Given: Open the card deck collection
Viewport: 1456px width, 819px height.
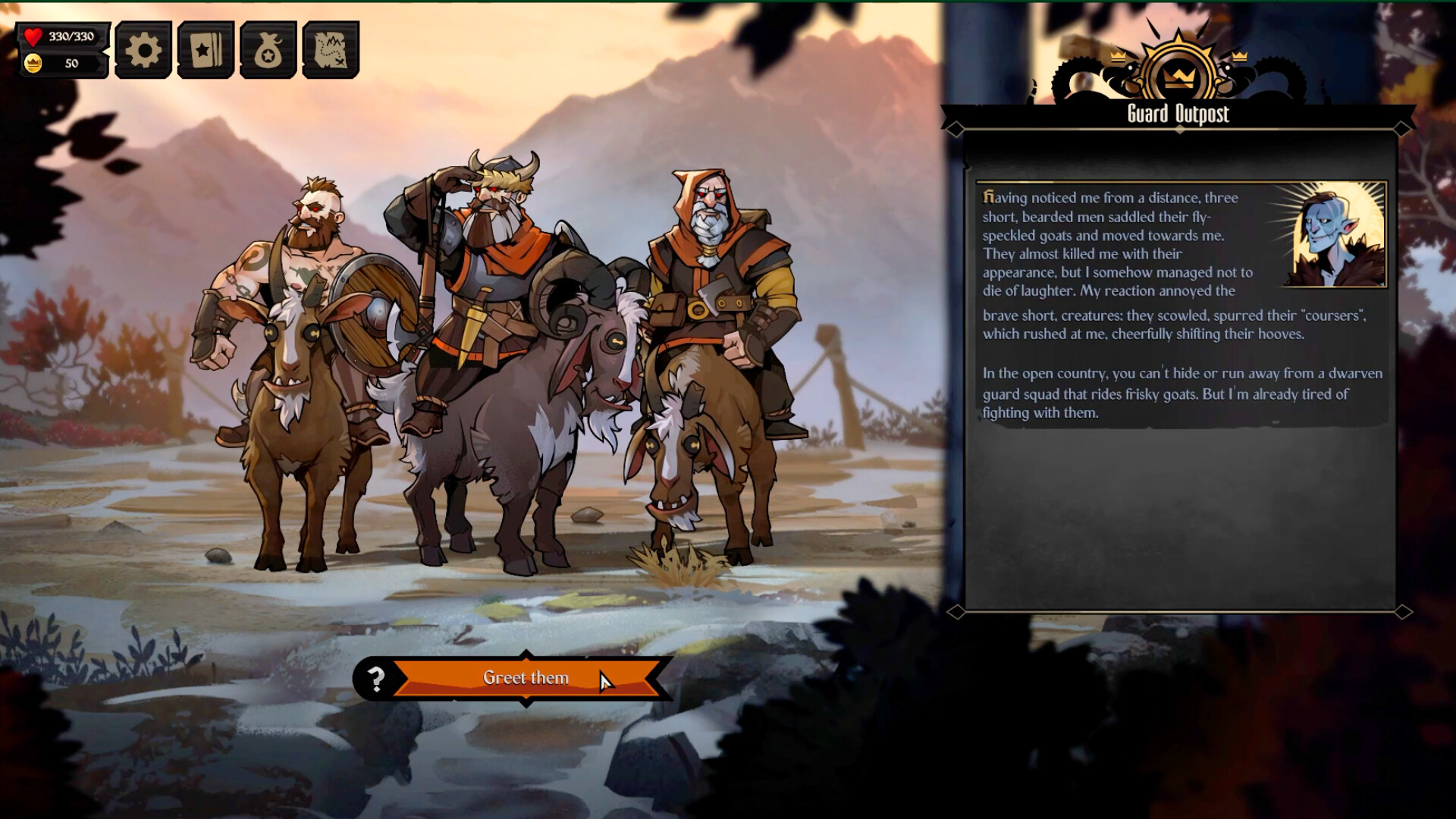Looking at the screenshot, I should point(204,49).
